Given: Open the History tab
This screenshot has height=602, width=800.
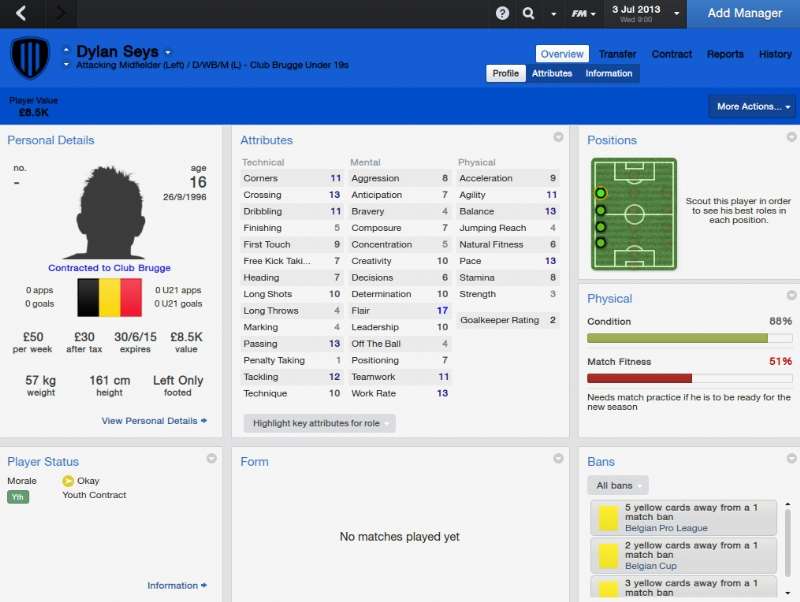Looking at the screenshot, I should pyautogui.click(x=775, y=54).
